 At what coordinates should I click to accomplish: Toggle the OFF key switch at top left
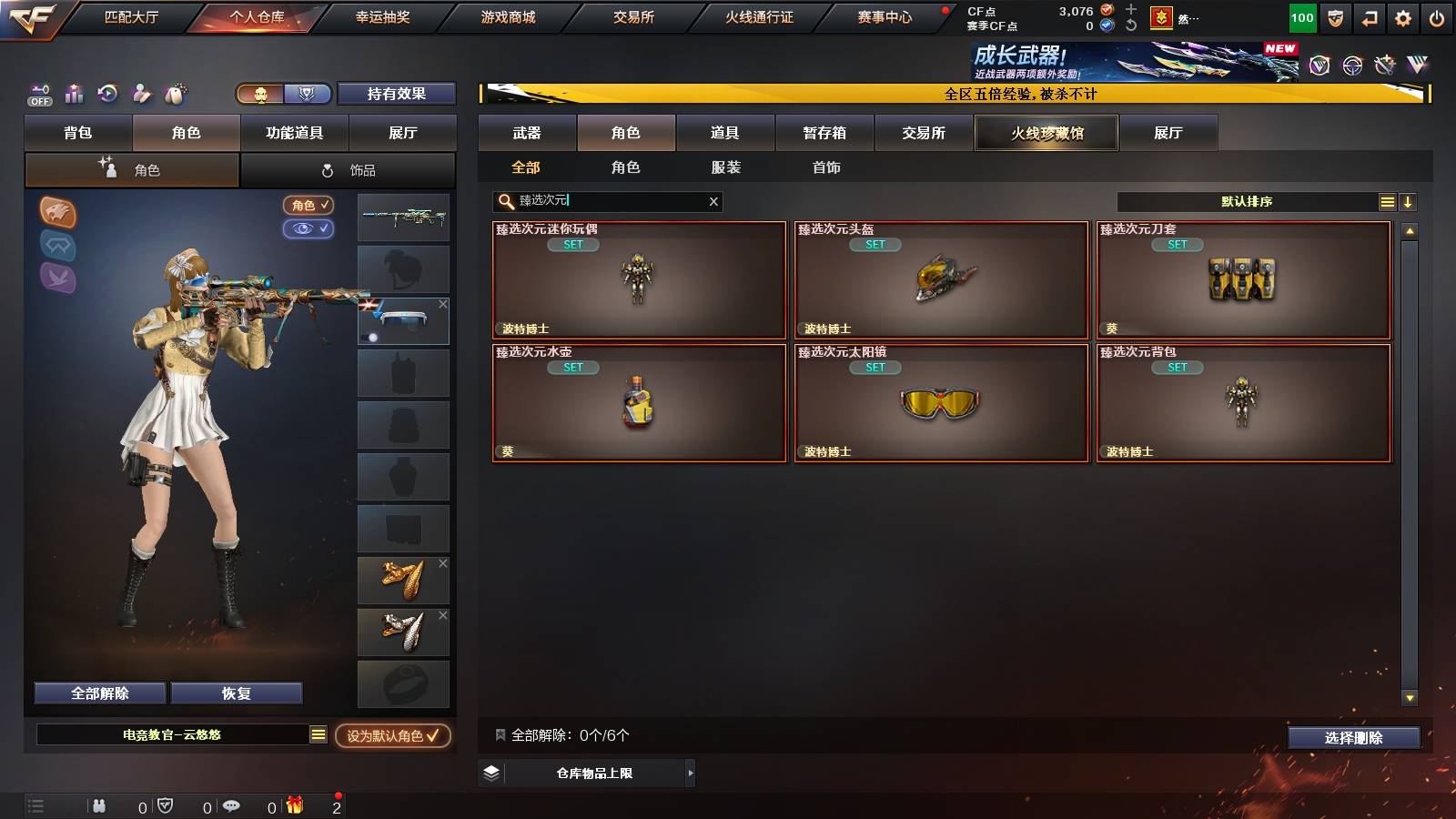pyautogui.click(x=39, y=94)
